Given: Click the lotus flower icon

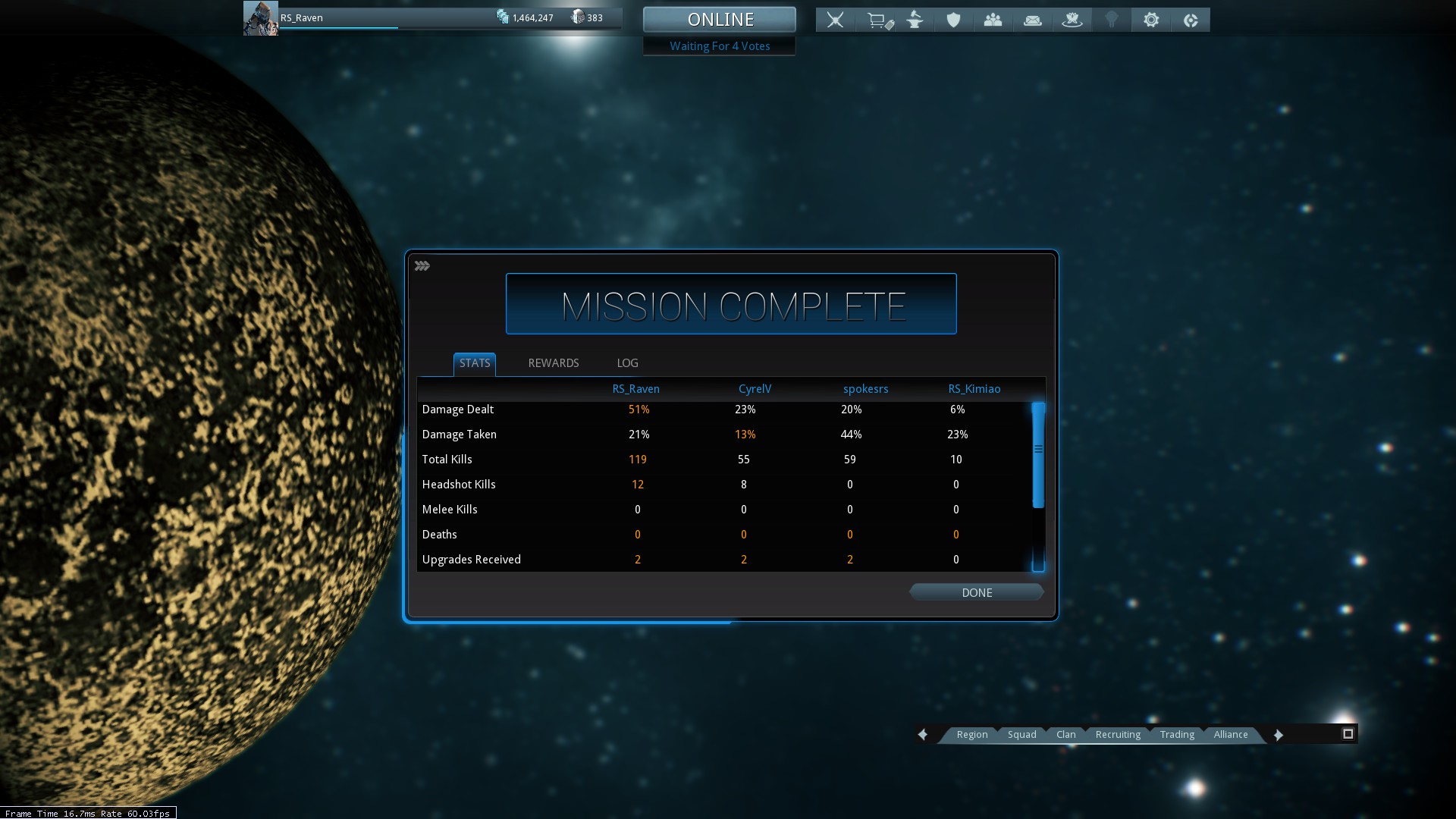Looking at the screenshot, I should click(x=1072, y=20).
